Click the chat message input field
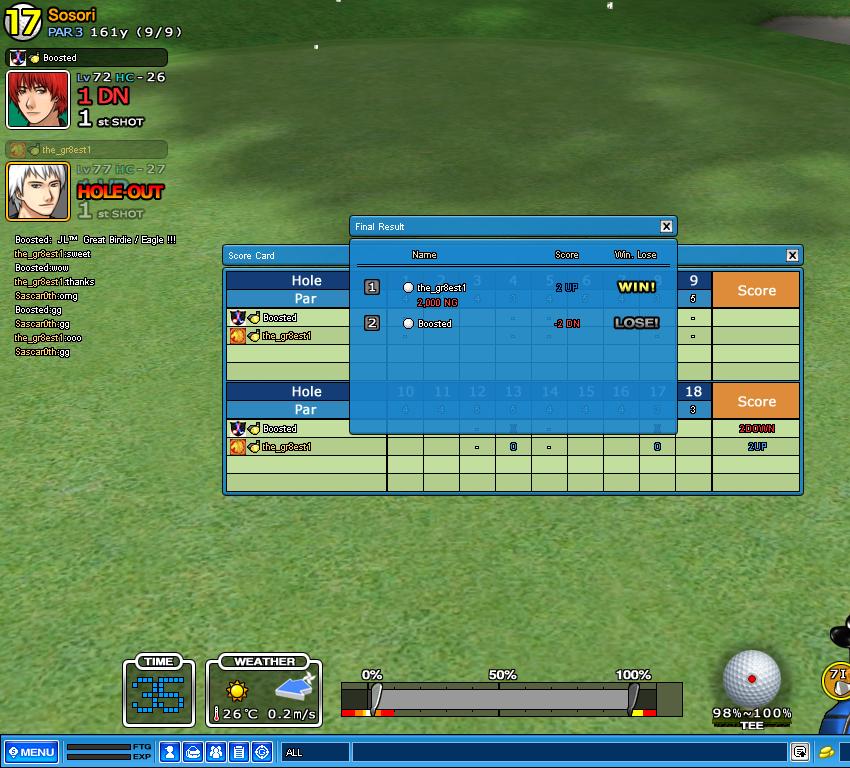850x768 pixels. coord(568,752)
